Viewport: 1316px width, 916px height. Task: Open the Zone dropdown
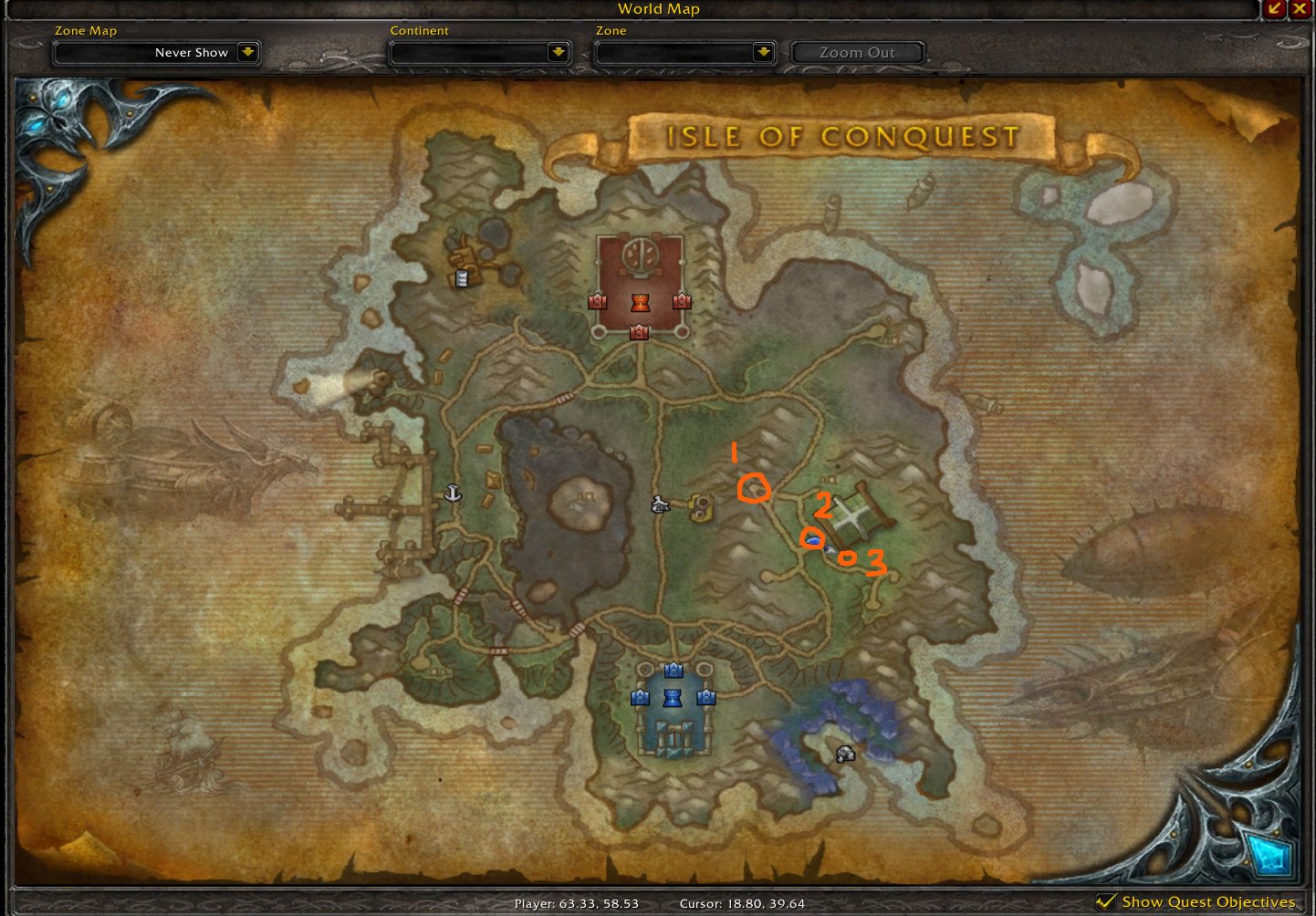click(x=764, y=53)
